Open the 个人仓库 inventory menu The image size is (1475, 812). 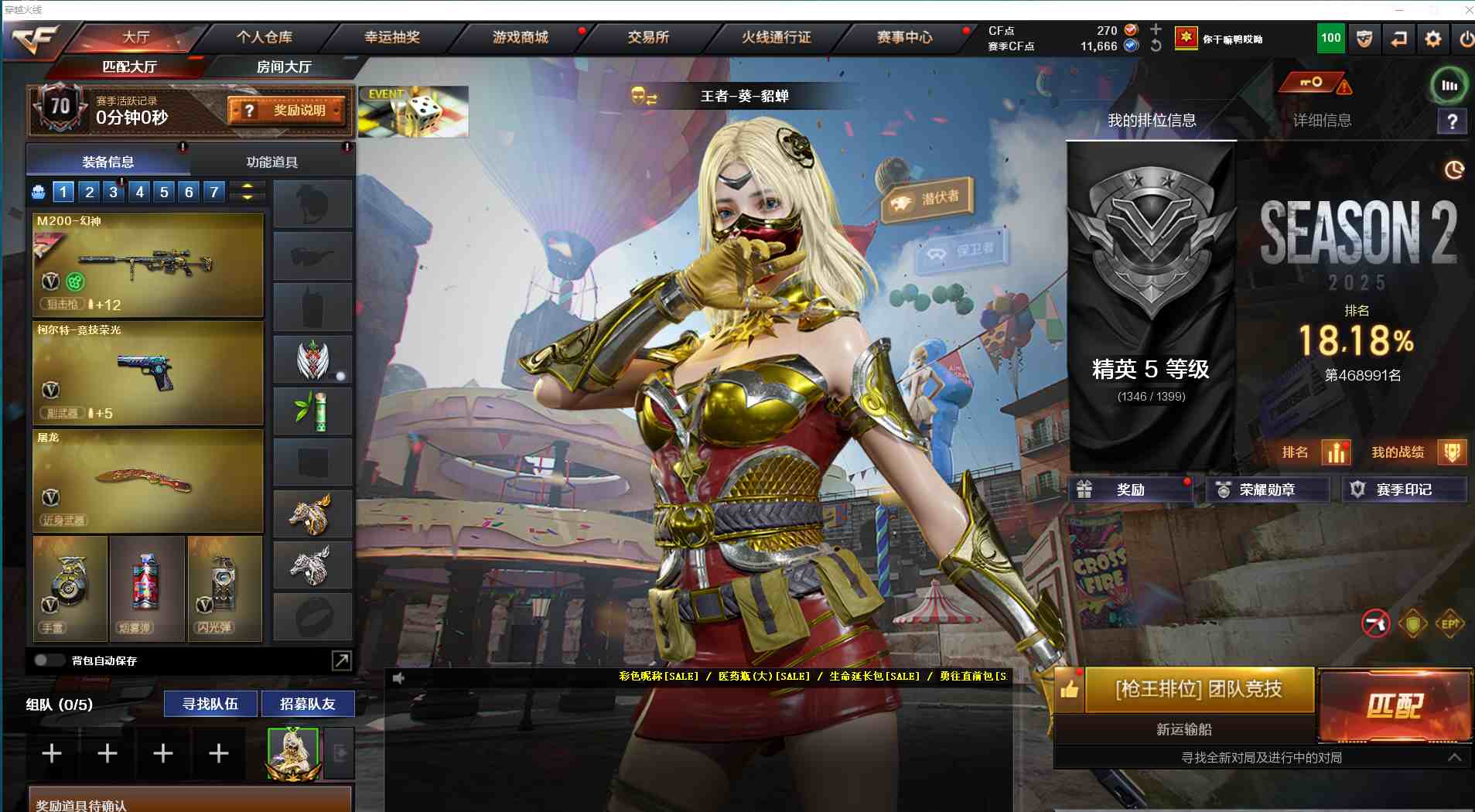[264, 37]
